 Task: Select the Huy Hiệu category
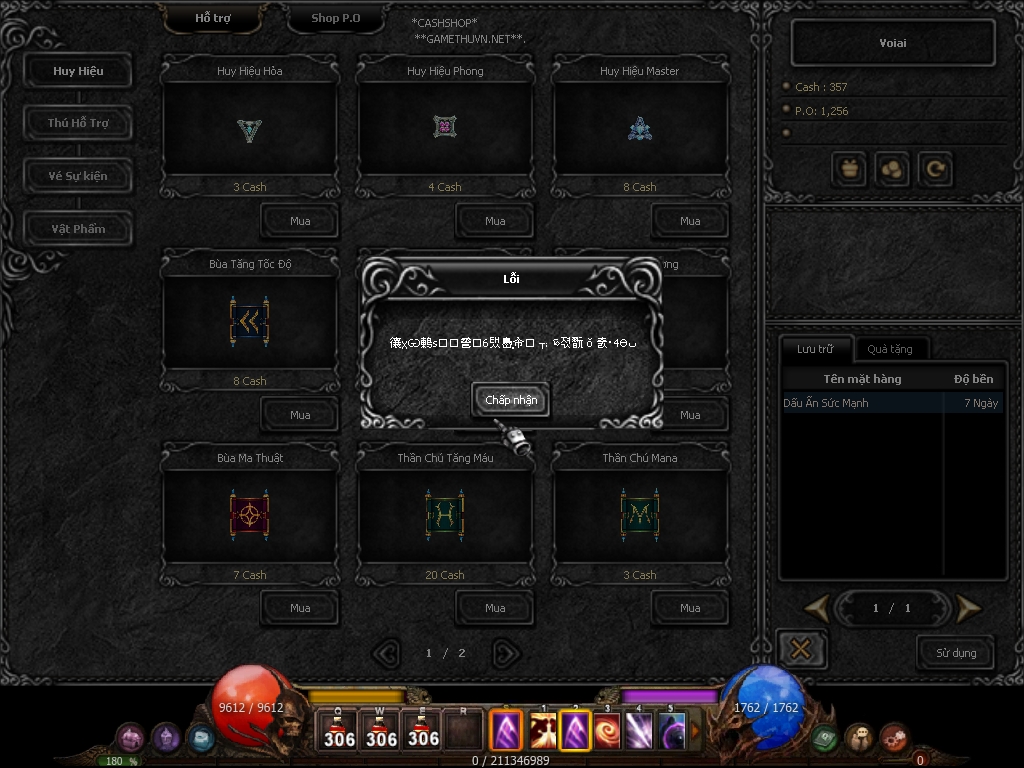click(x=78, y=71)
